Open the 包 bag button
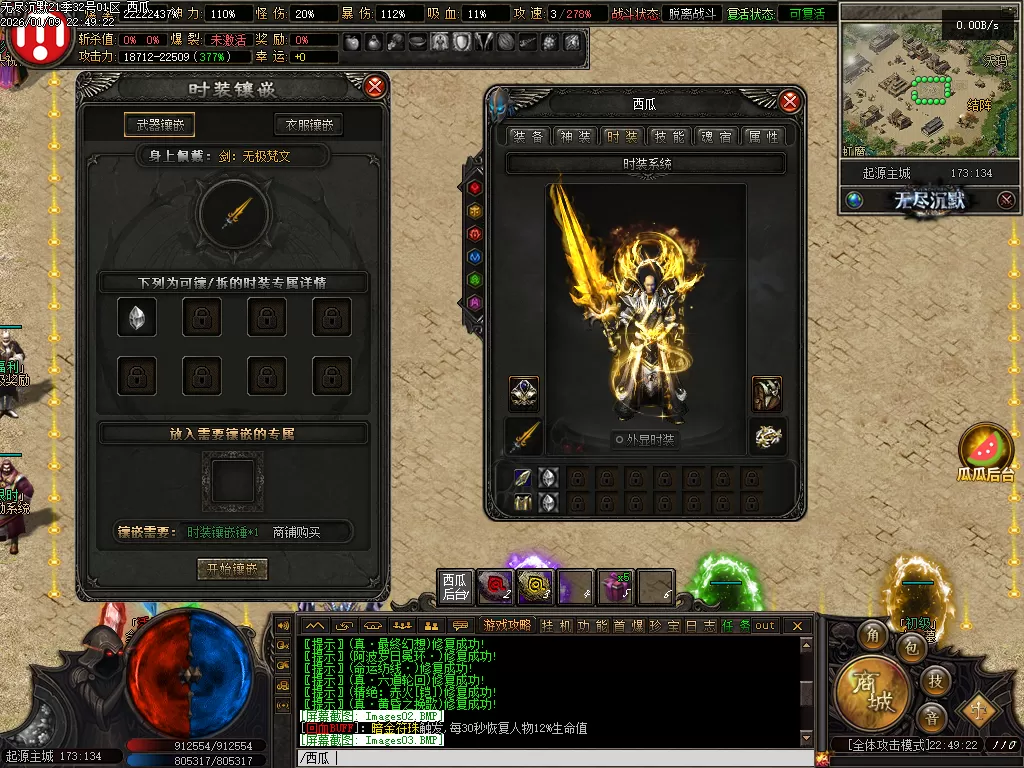 [911, 649]
